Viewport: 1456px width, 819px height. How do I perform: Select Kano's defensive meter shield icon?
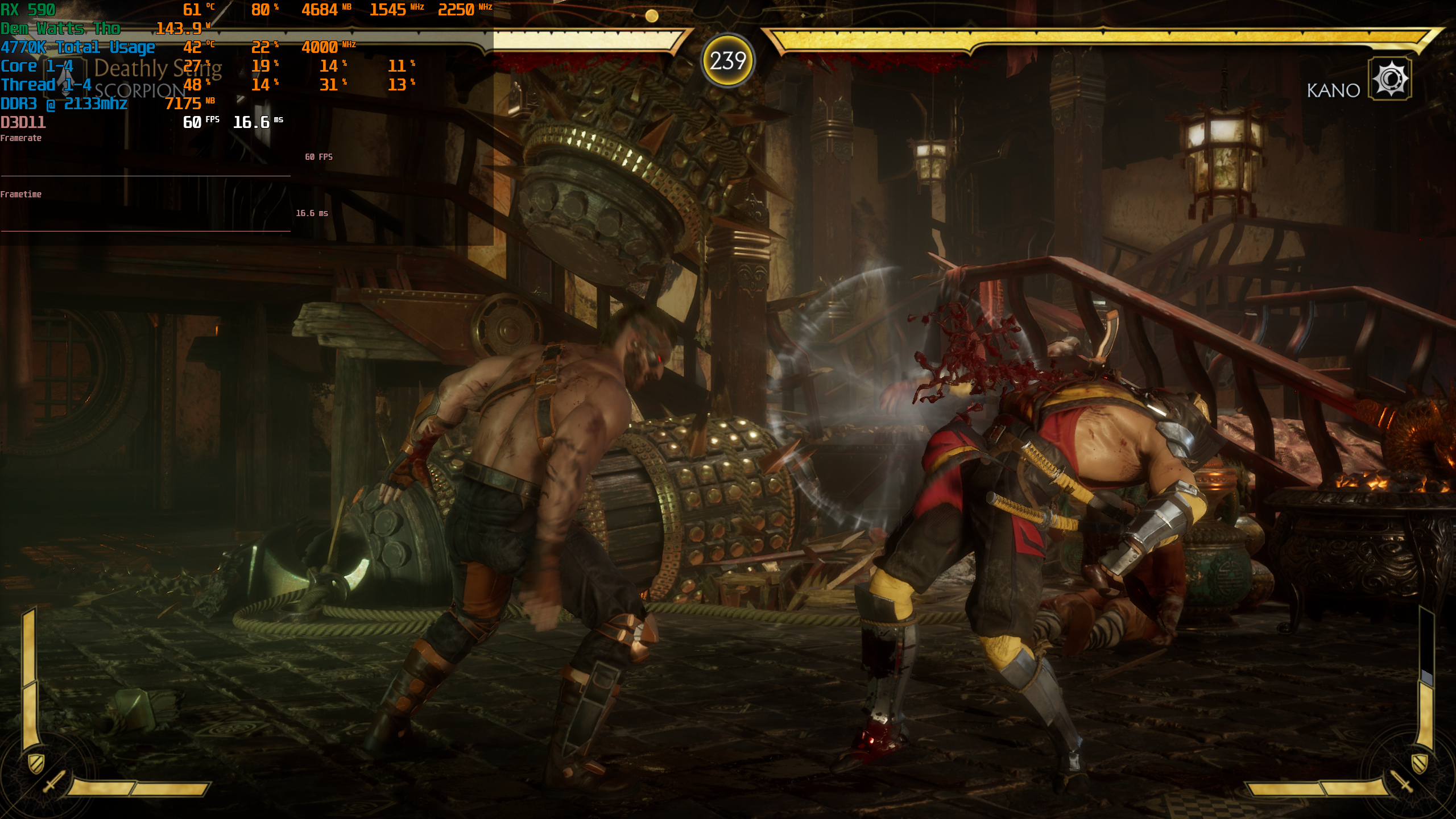point(1420,762)
